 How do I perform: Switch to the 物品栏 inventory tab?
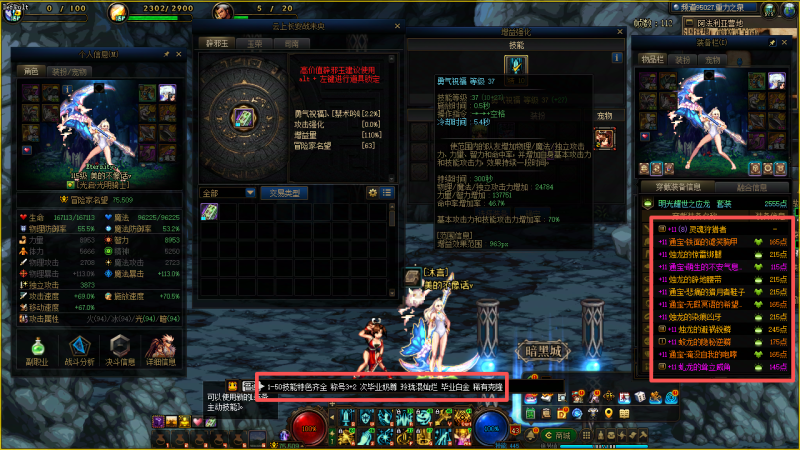[x=653, y=60]
